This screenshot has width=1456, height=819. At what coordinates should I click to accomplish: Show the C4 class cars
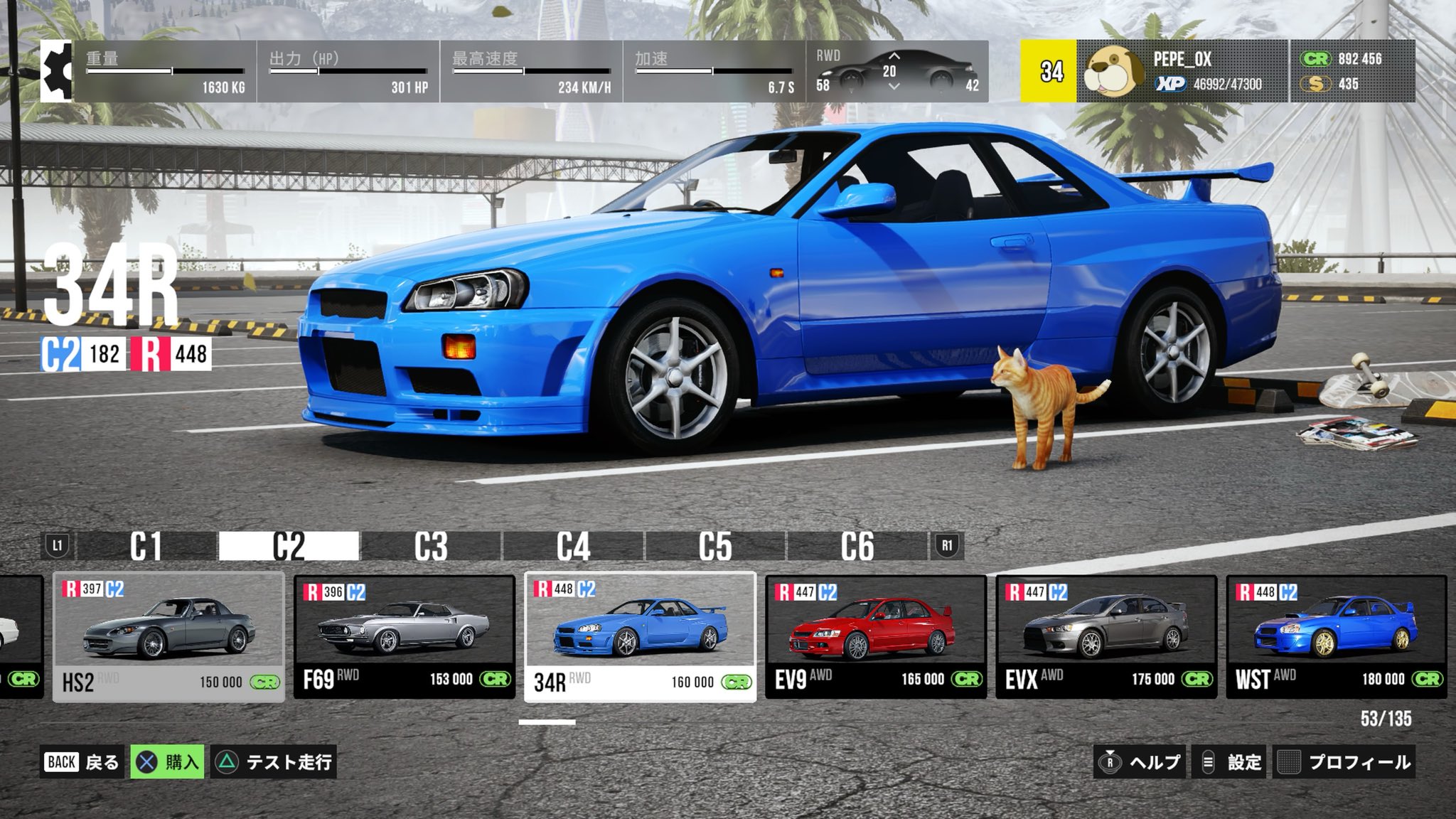pyautogui.click(x=573, y=546)
